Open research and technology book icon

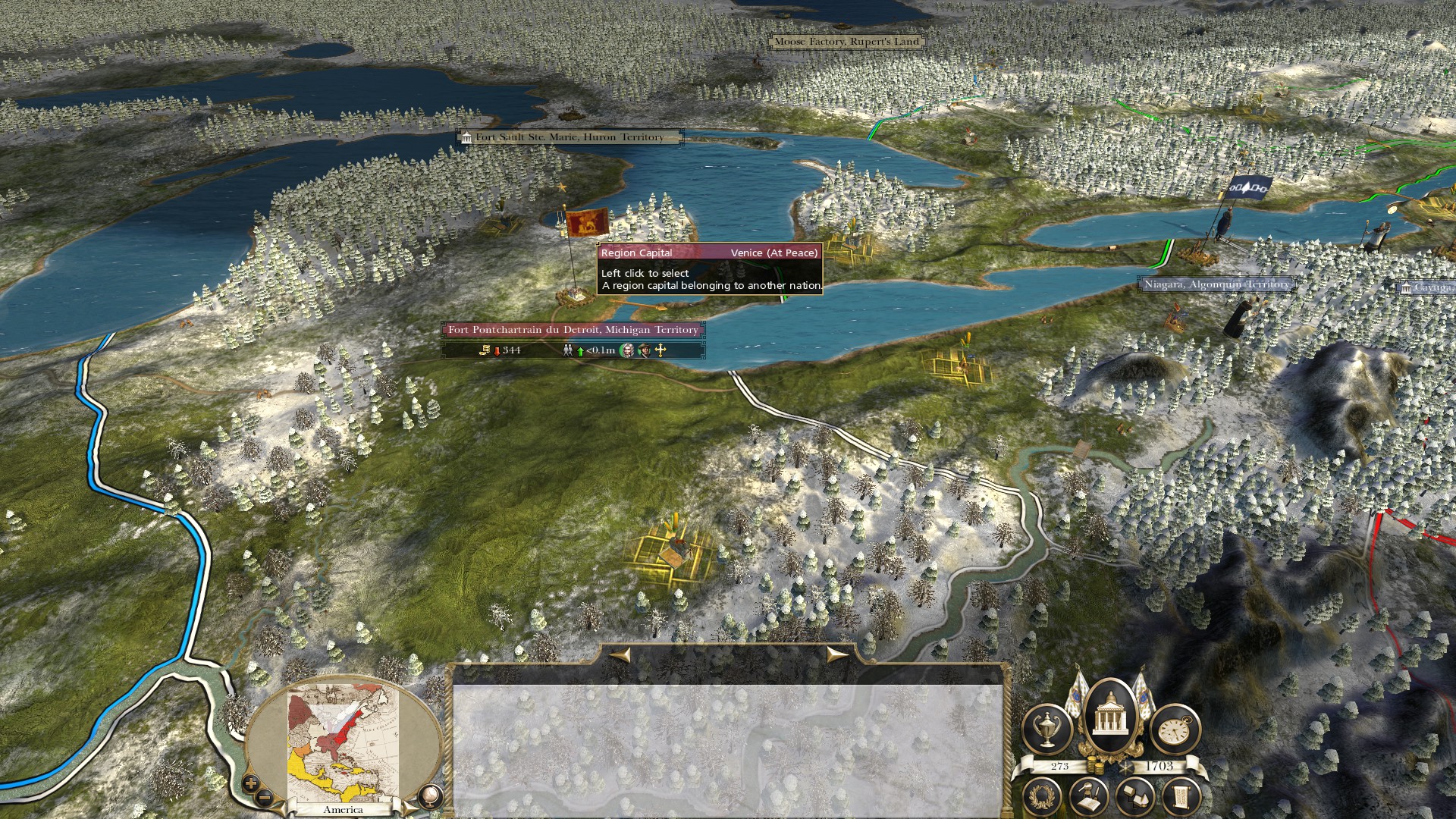pos(1089,795)
